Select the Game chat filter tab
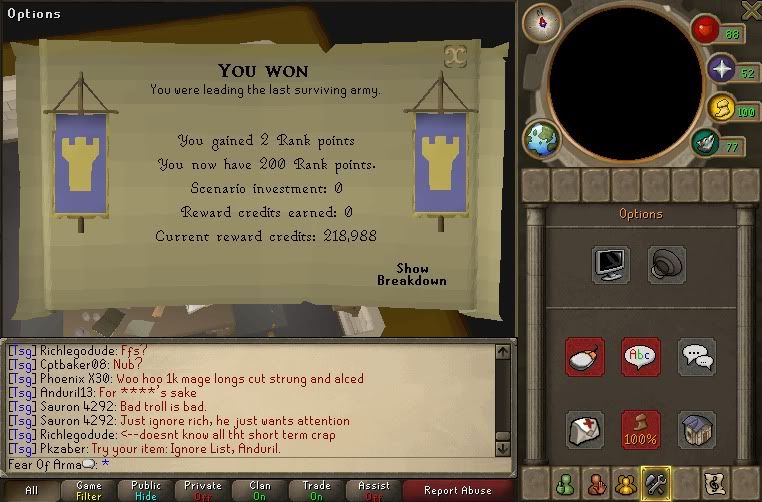 [89, 490]
